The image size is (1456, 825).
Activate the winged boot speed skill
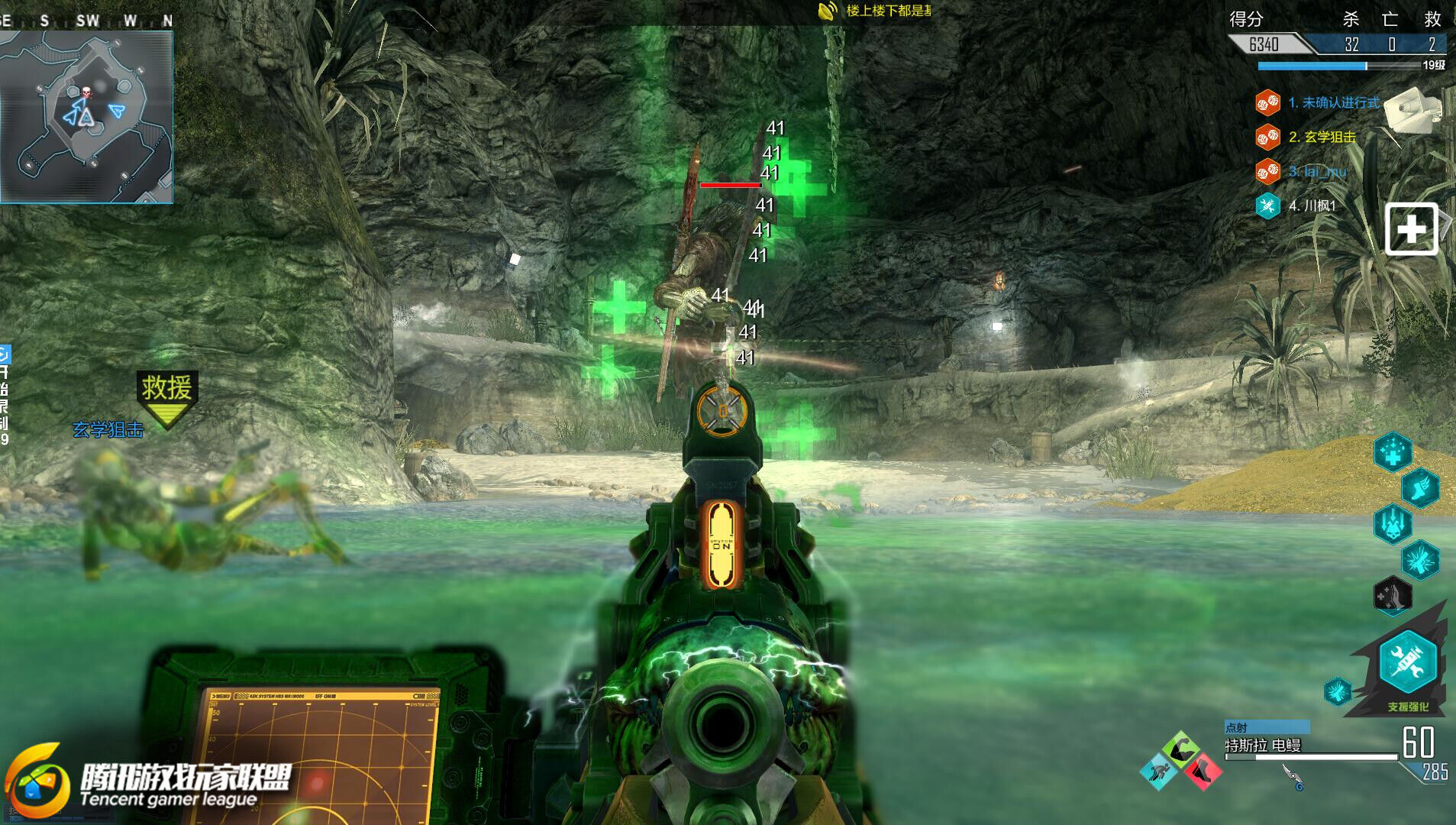1420,489
